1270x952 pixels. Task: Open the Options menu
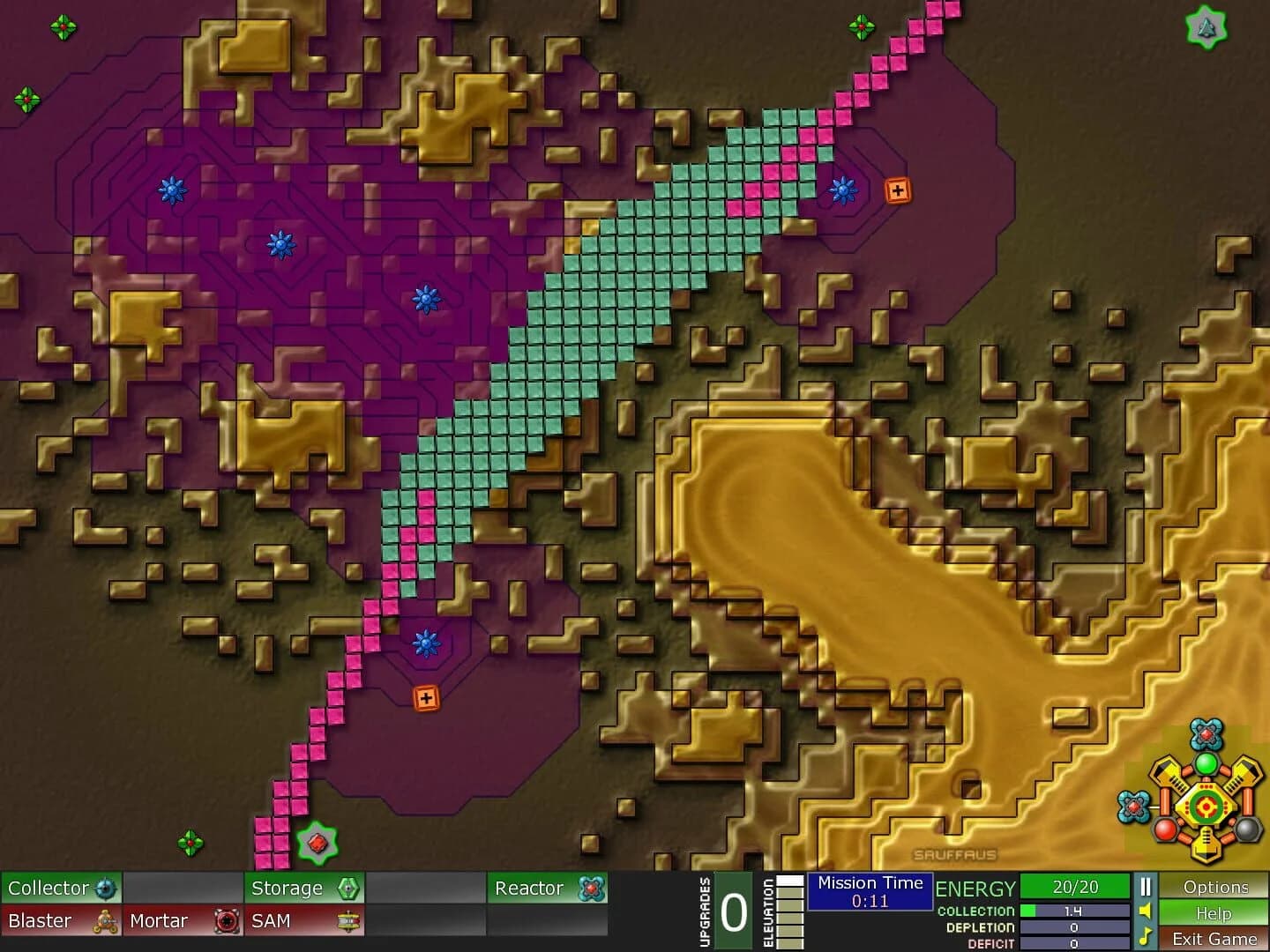pyautogui.click(x=1215, y=887)
